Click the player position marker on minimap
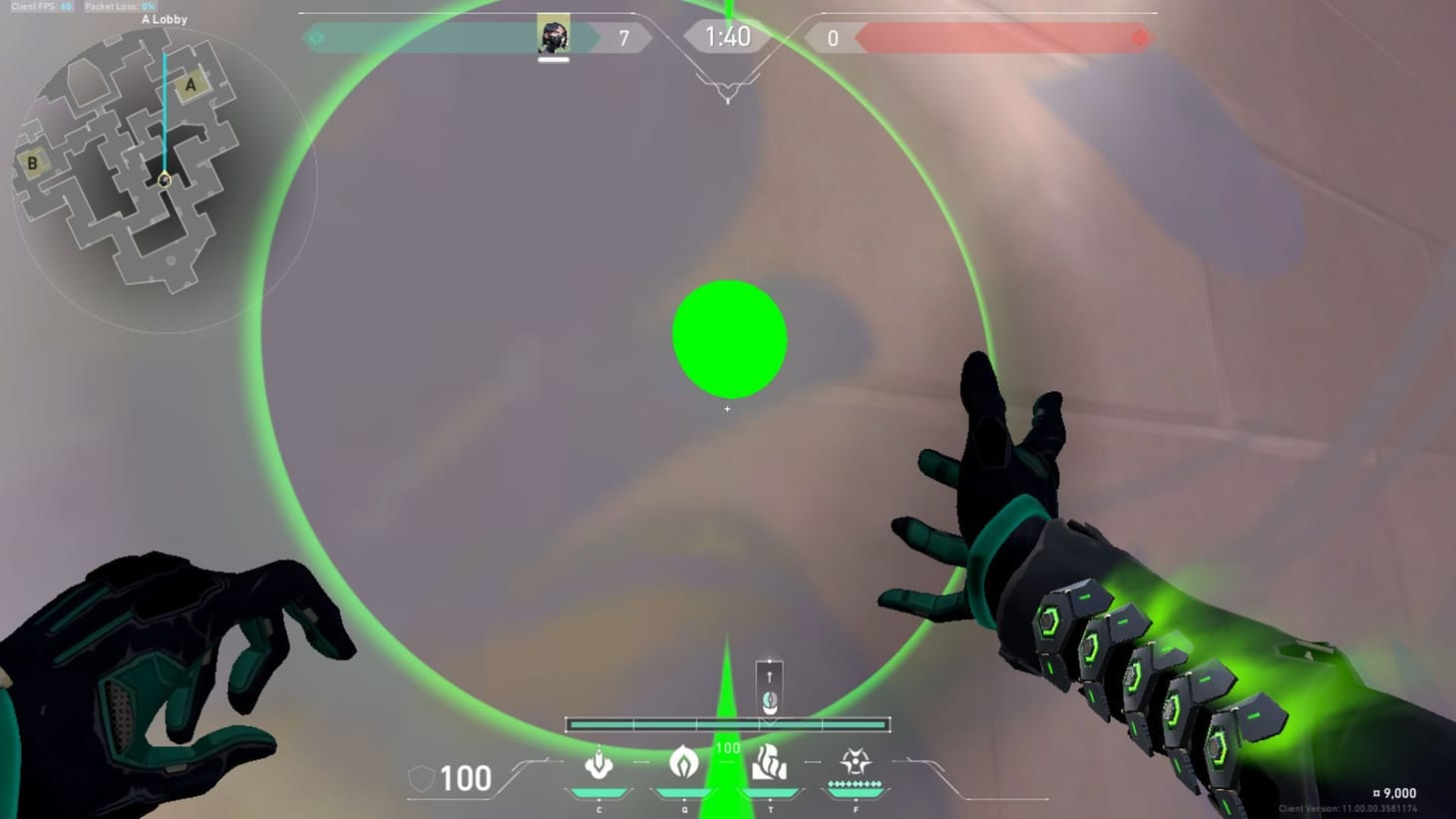The image size is (1456, 819). click(163, 180)
